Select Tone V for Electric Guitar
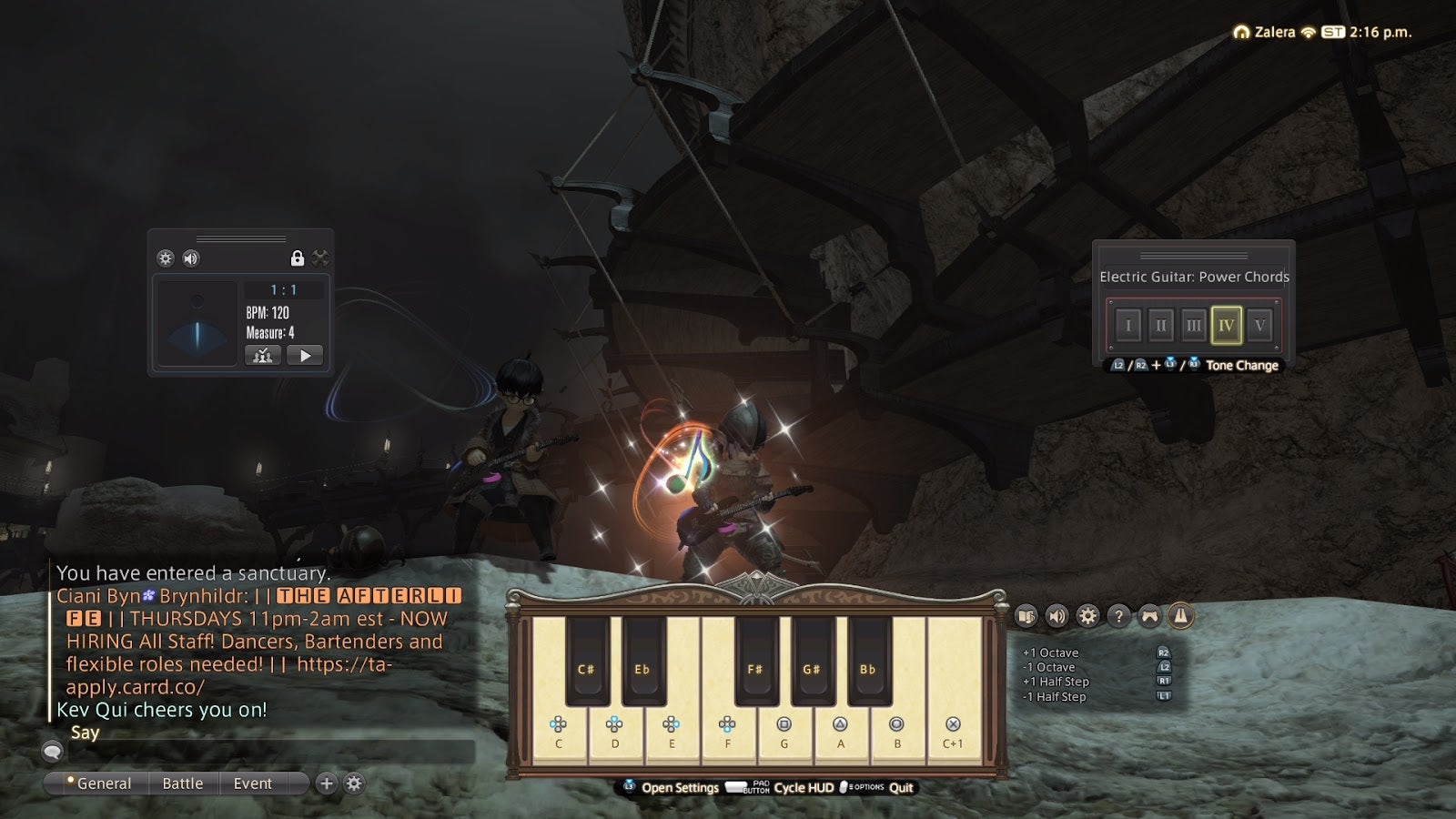Viewport: 1456px width, 819px height. (x=1263, y=323)
